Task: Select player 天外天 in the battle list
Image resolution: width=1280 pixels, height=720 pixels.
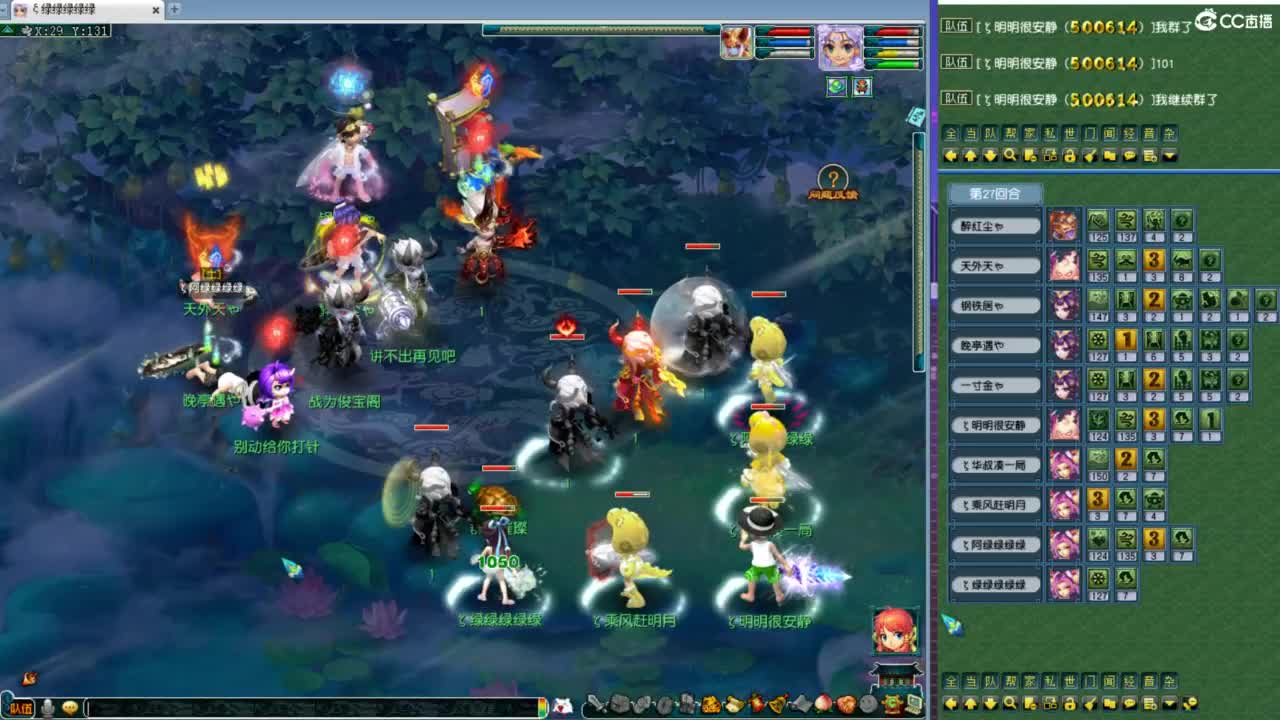Action: (994, 265)
